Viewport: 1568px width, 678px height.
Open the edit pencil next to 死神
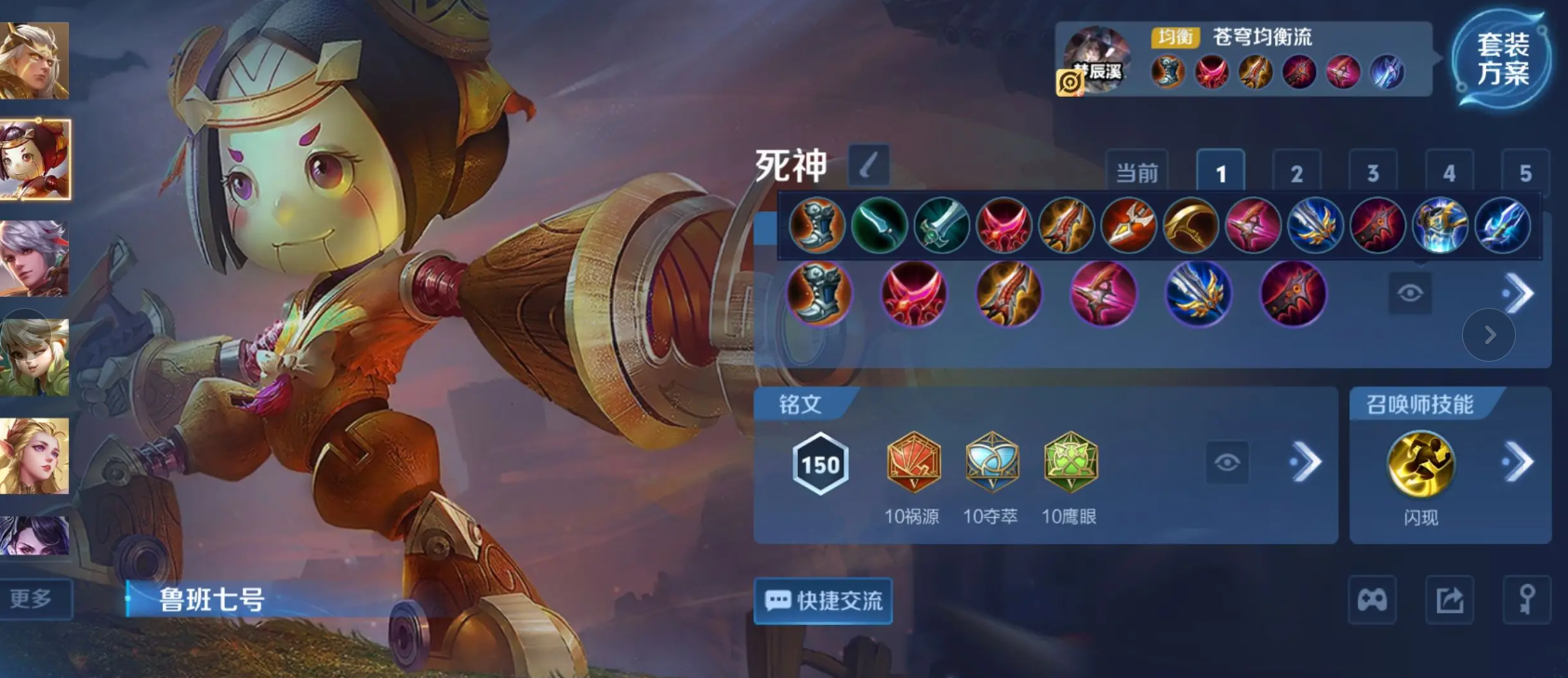click(x=869, y=165)
